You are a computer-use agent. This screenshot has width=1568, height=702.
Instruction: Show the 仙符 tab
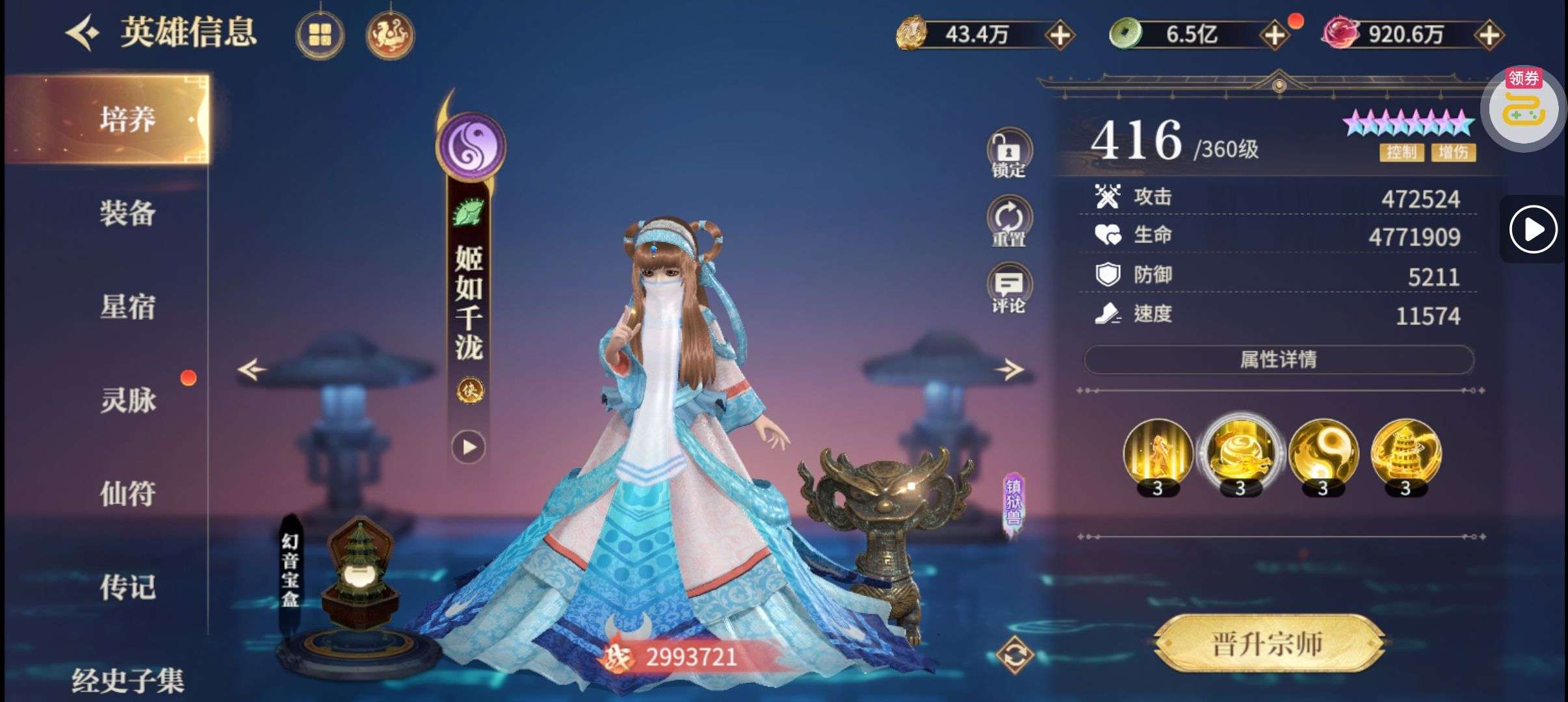[127, 493]
